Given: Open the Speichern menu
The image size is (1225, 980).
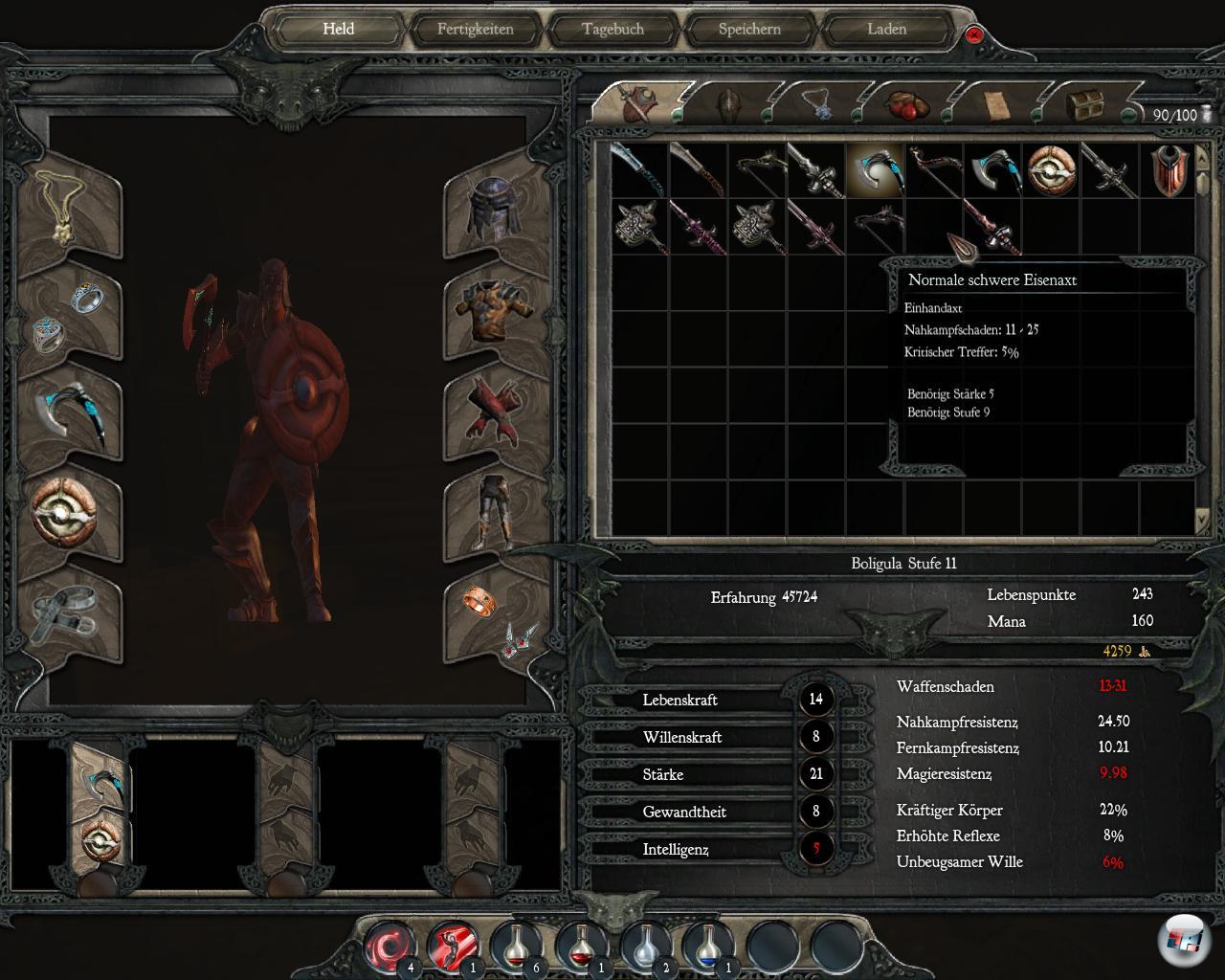Looking at the screenshot, I should coord(749,29).
